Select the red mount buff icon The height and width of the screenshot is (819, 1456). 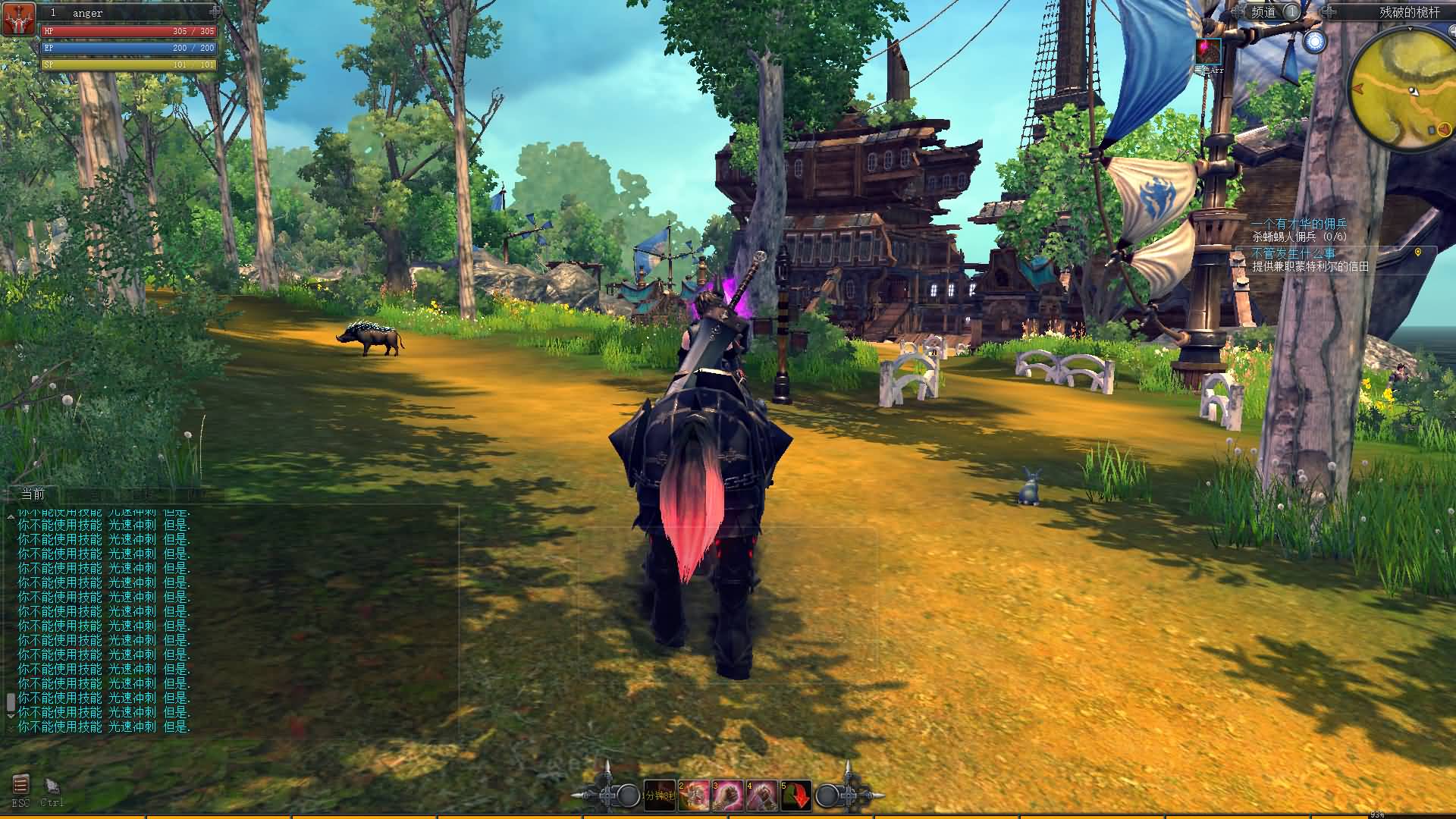(x=1209, y=52)
